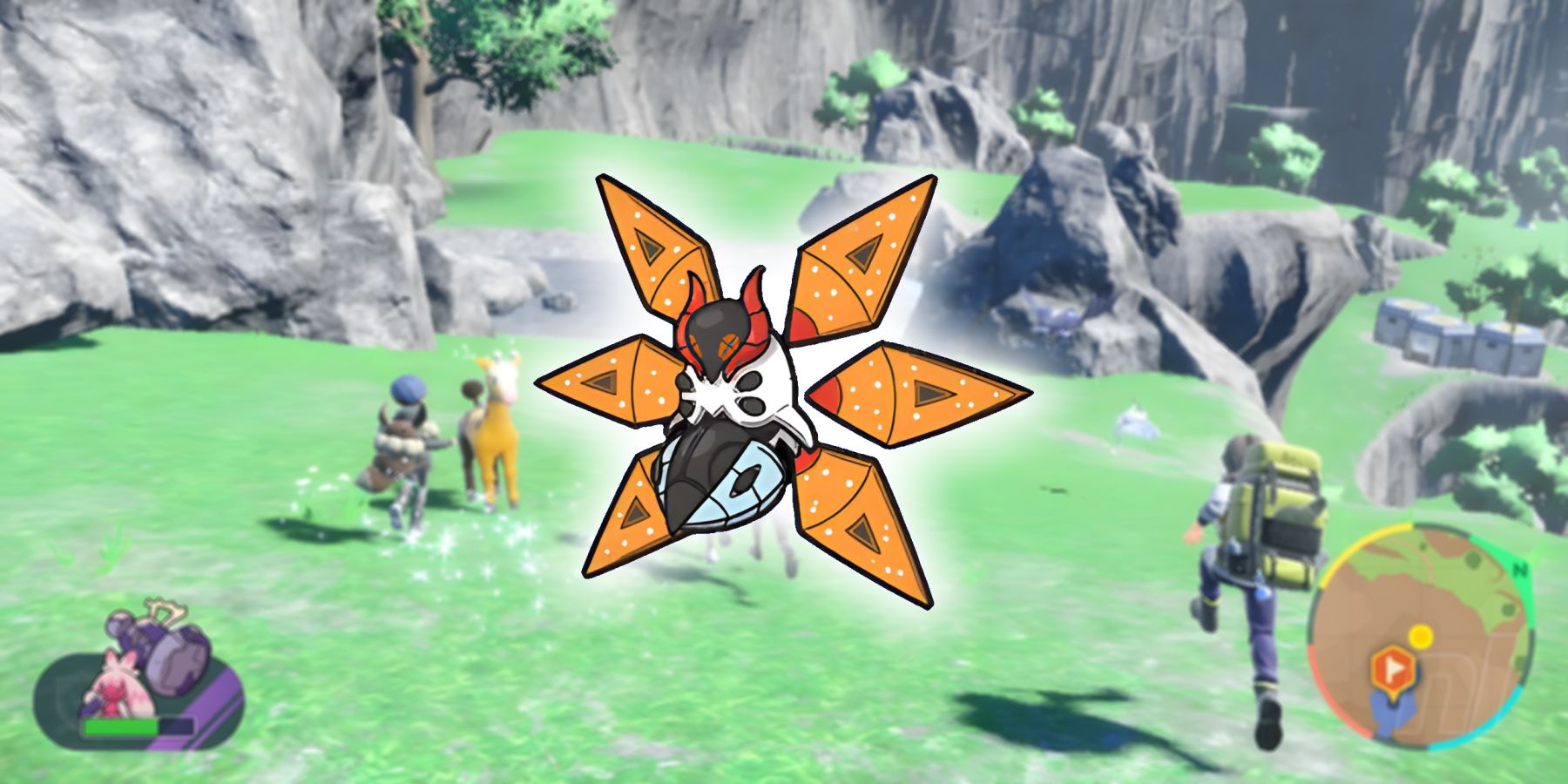Click the green HP gauge bar
This screenshot has width=1568, height=784.
point(122,727)
